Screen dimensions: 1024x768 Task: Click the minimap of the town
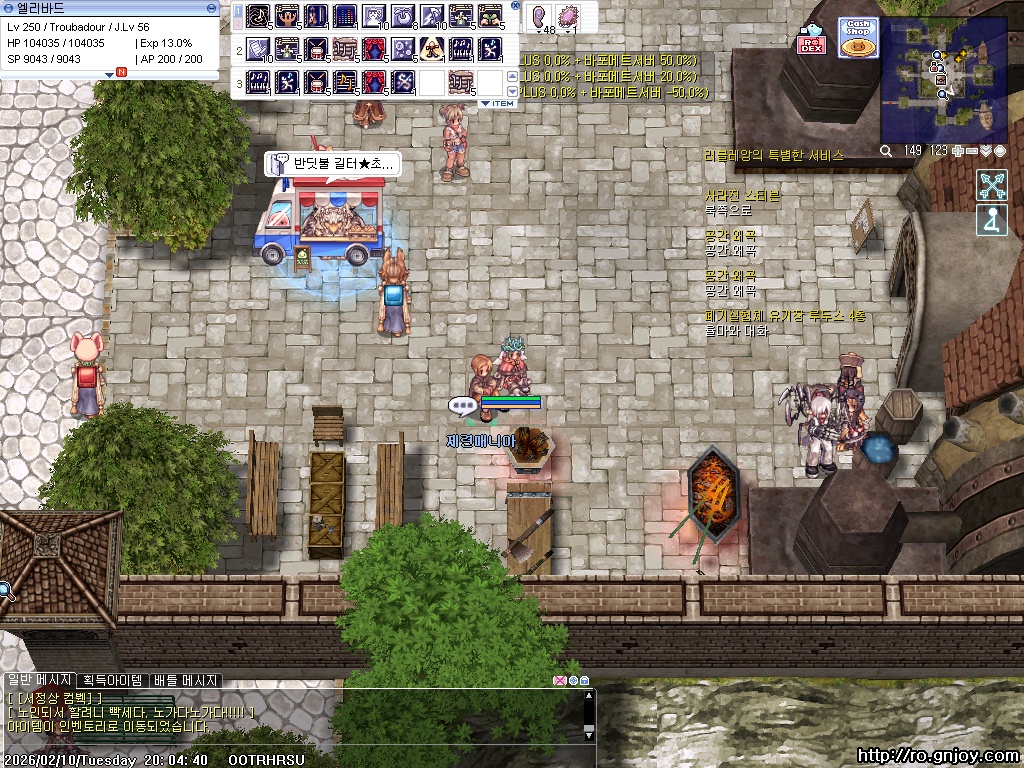point(943,79)
